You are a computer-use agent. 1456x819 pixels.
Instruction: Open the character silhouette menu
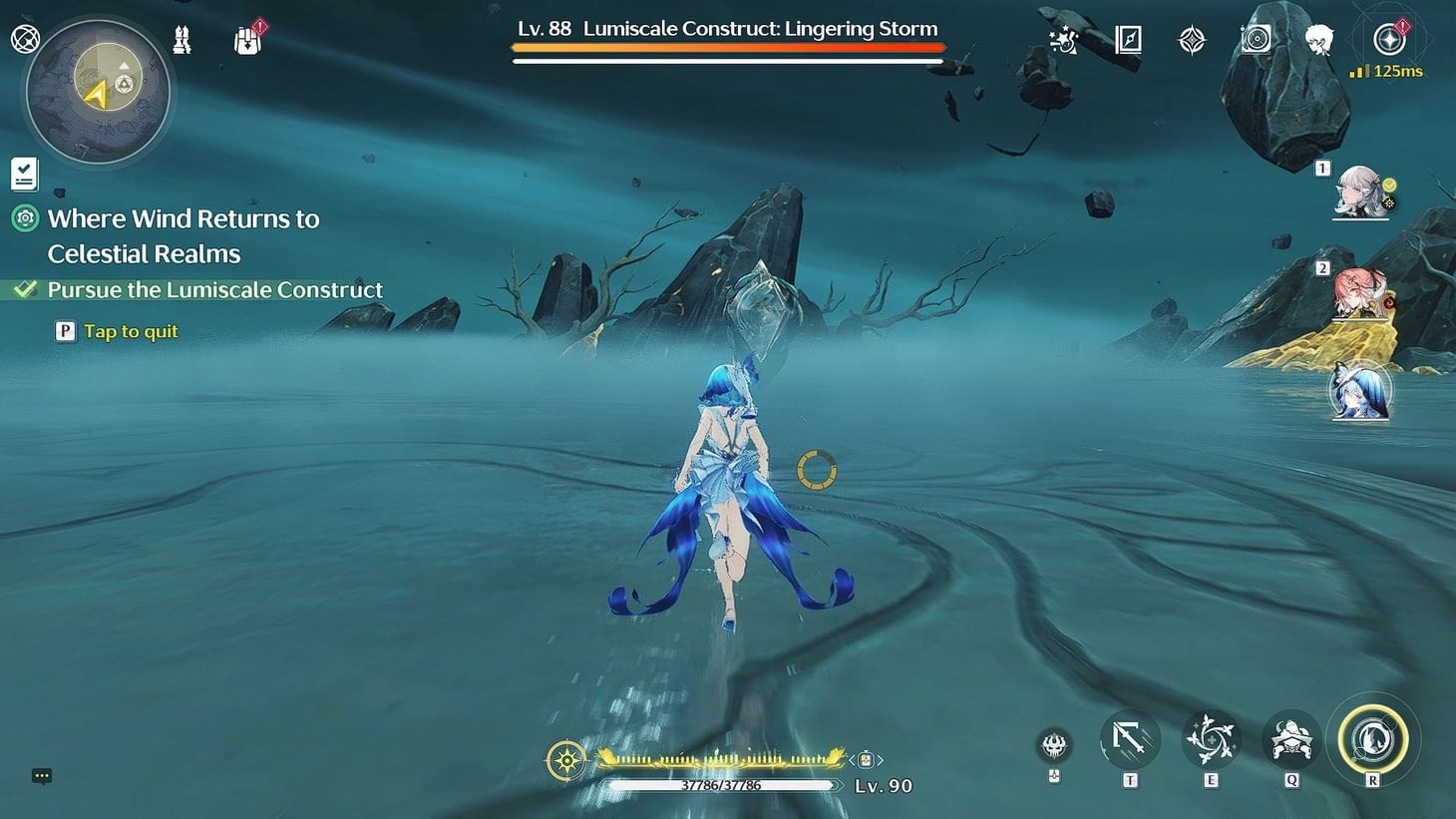pyautogui.click(x=1318, y=40)
